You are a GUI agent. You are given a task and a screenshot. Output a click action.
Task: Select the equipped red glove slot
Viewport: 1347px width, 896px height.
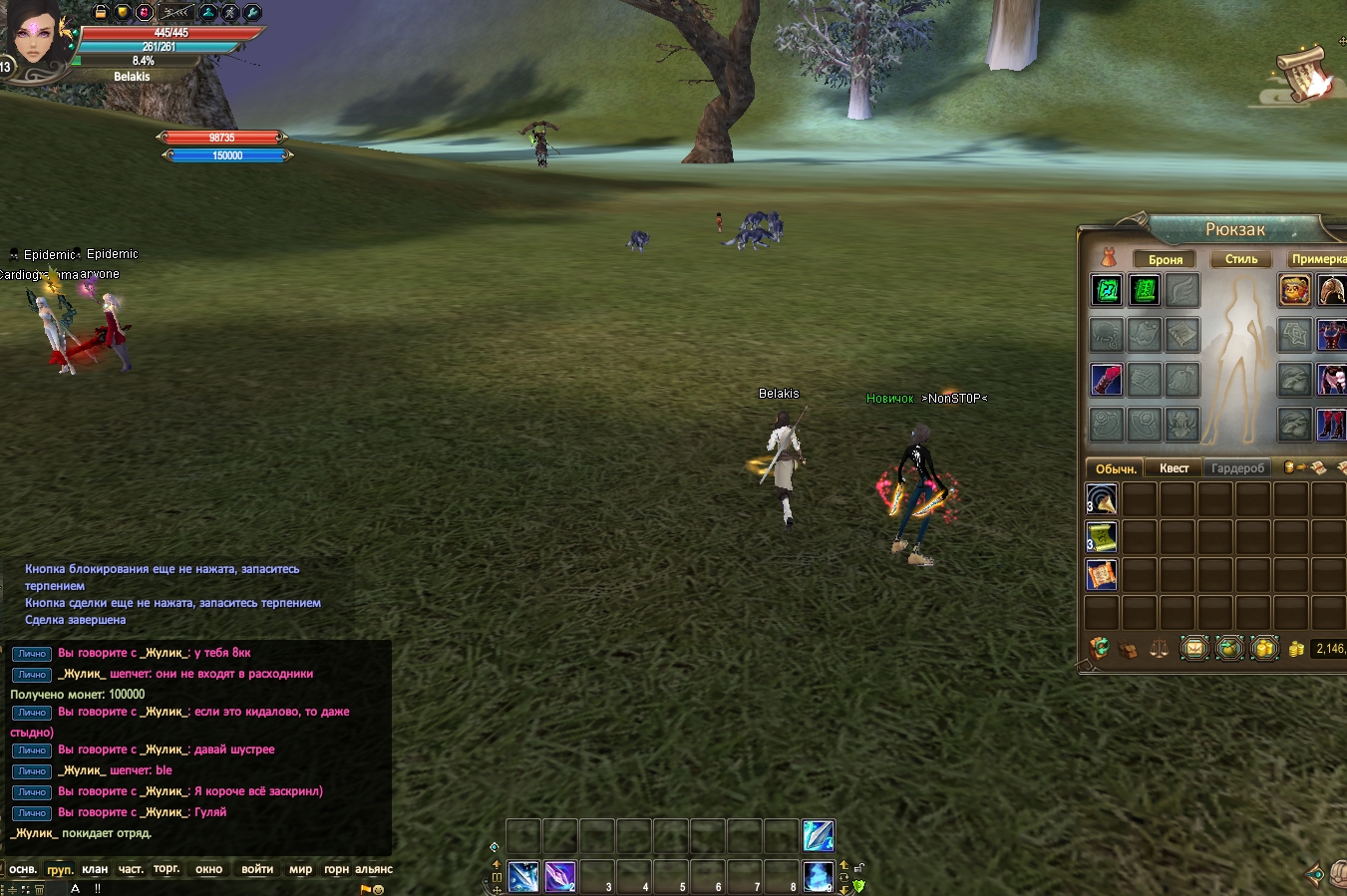(1107, 380)
